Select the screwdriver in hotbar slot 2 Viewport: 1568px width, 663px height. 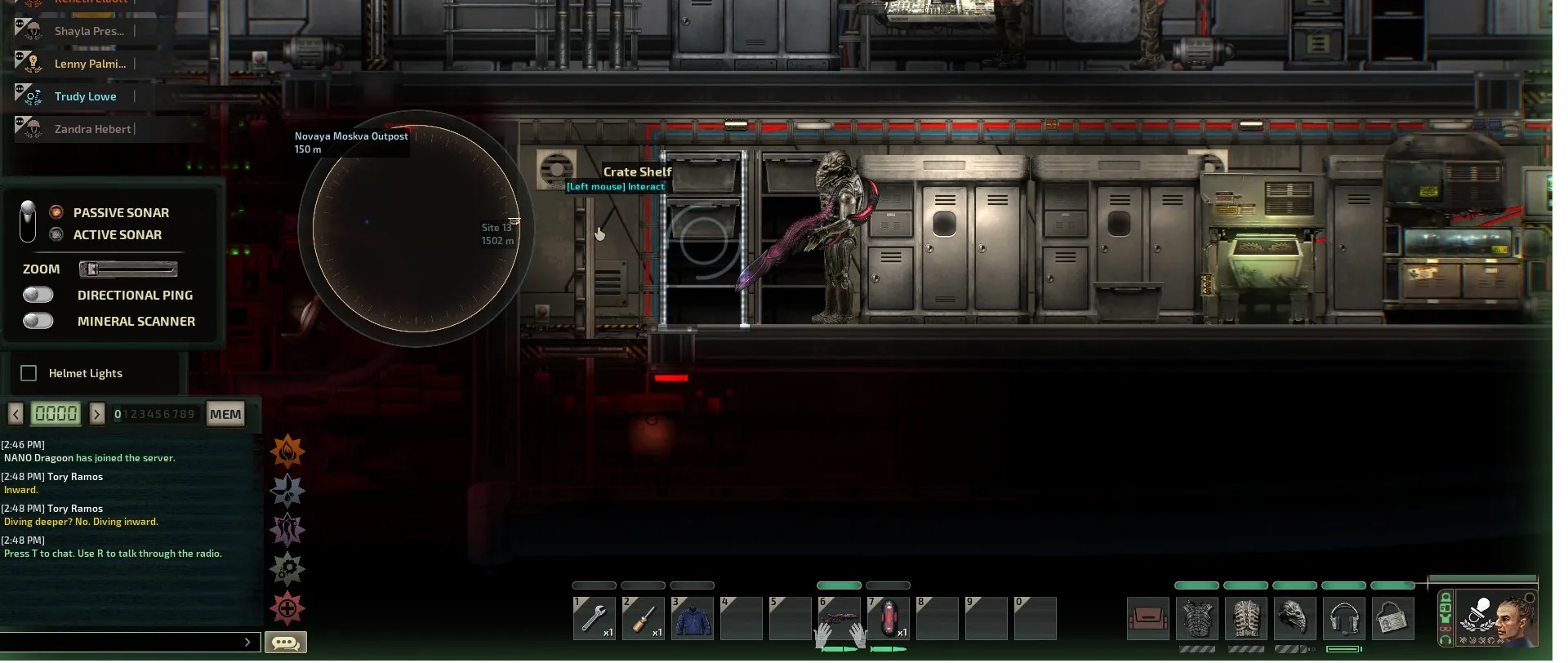[644, 618]
